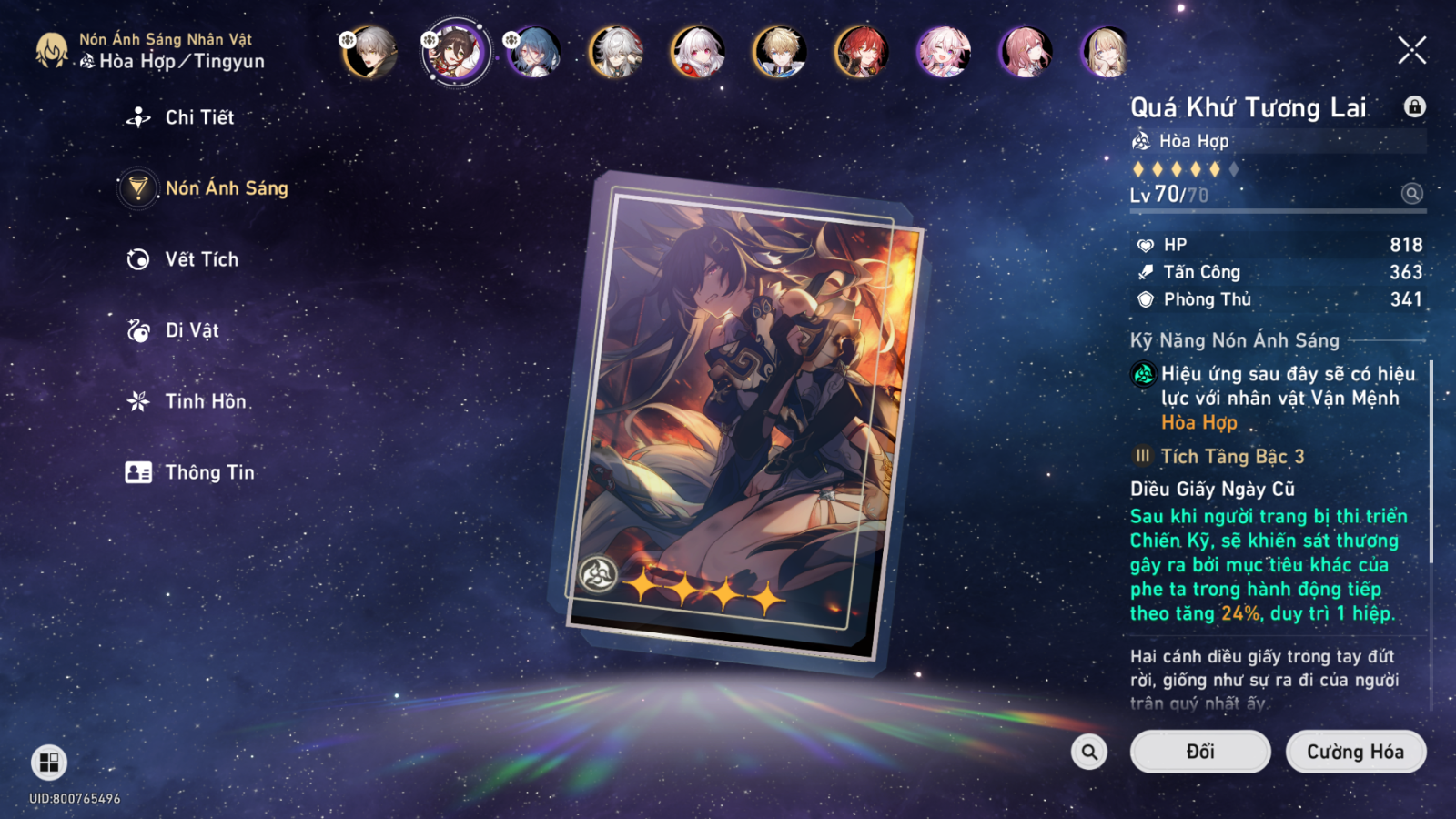Toggle the lock icon beside the light cone name

(x=1414, y=106)
